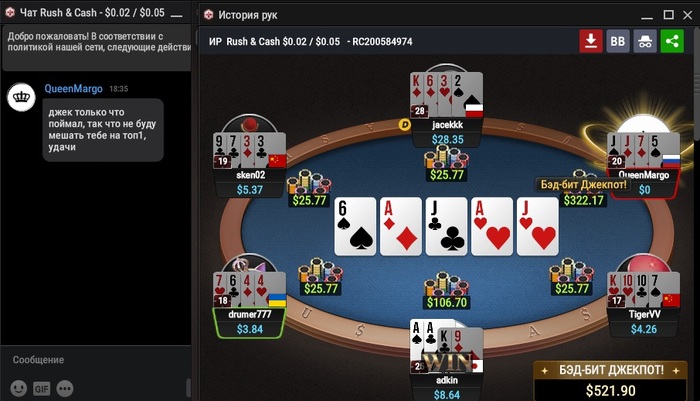700x401 pixels.
Task: Toggle the BB stack display button
Action: point(618,41)
